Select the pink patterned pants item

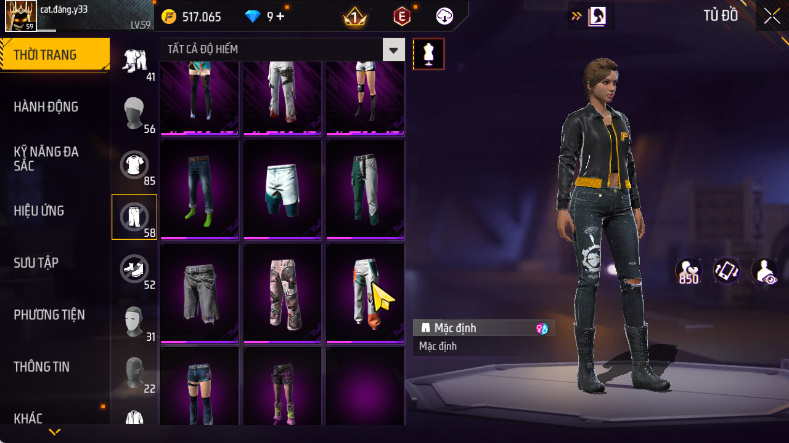pyautogui.click(x=282, y=291)
